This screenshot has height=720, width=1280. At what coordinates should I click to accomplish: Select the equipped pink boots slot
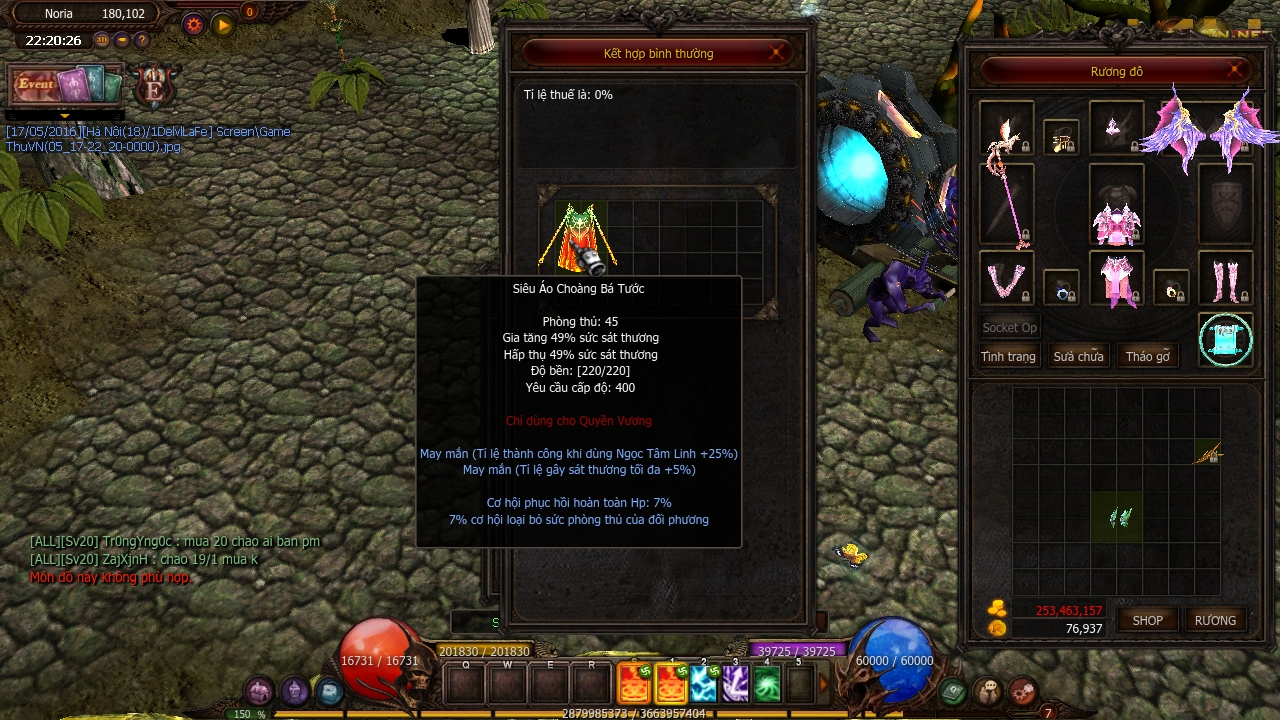pyautogui.click(x=1225, y=279)
